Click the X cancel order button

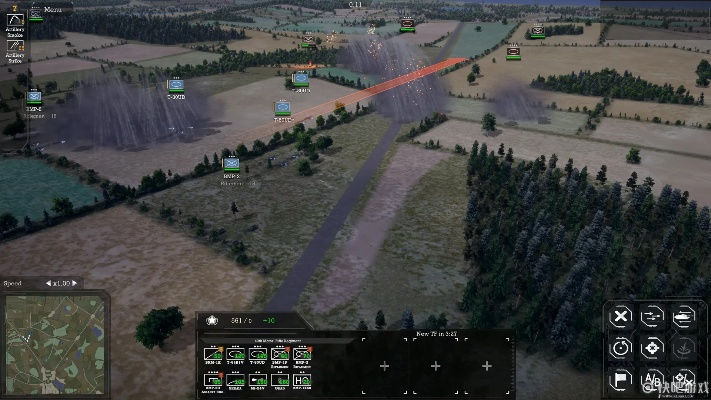click(621, 317)
